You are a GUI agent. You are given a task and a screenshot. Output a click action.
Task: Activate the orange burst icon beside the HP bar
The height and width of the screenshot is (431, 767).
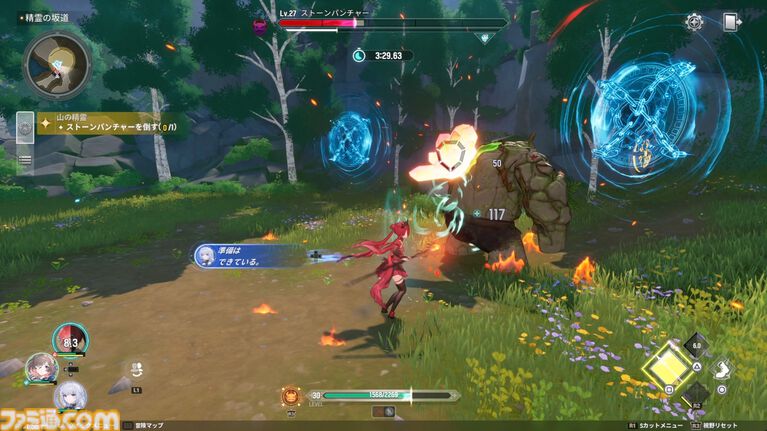point(291,396)
